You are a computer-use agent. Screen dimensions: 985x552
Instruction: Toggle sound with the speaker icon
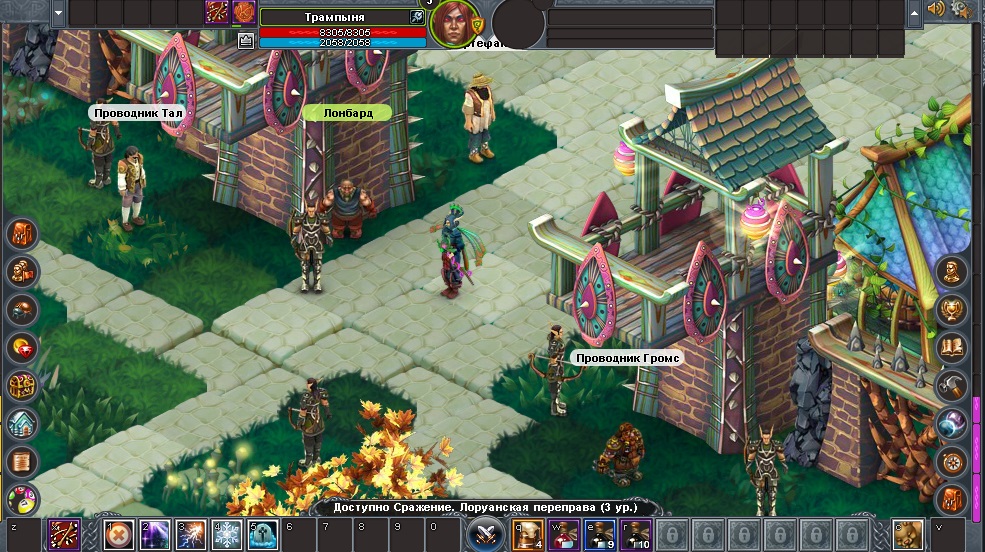(x=937, y=10)
